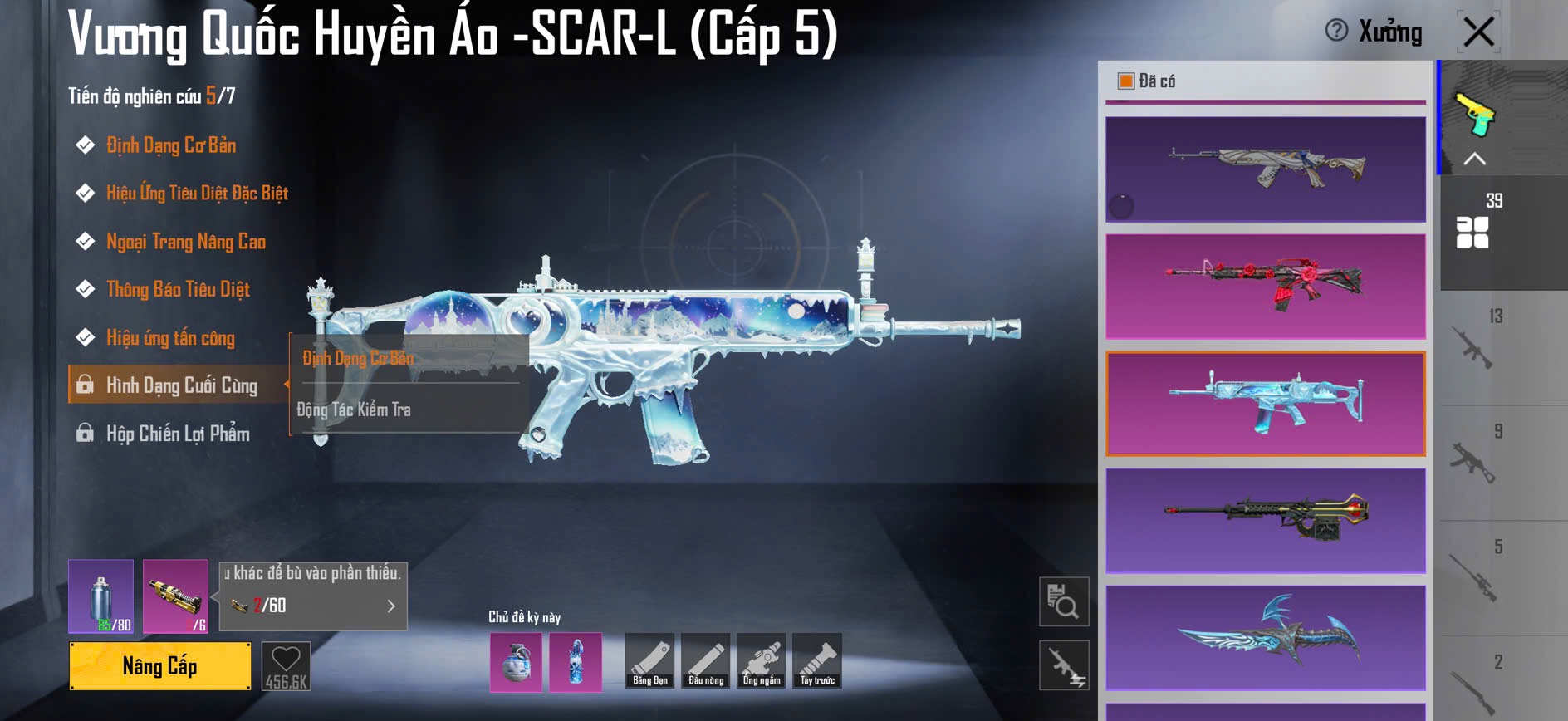This screenshot has width=1568, height=721.
Task: Open Thông Báo Tiêu Diệt entry
Action: [x=178, y=289]
